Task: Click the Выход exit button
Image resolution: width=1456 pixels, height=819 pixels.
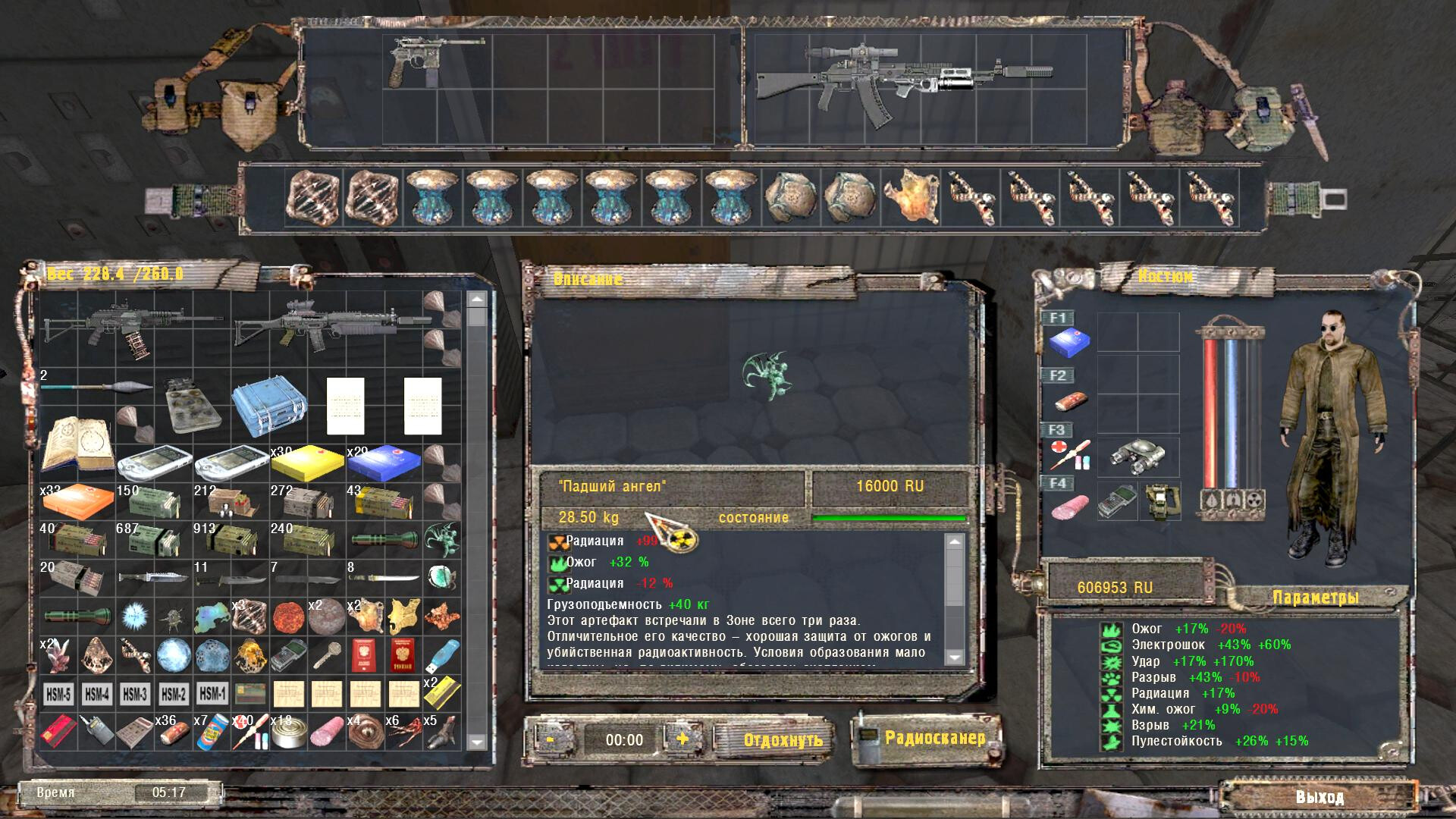Action: tap(1319, 797)
